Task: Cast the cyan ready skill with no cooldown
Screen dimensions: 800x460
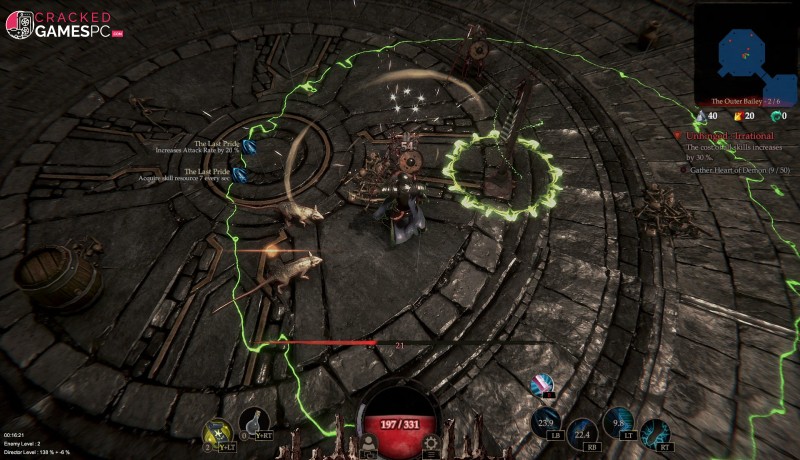Action: click(655, 432)
